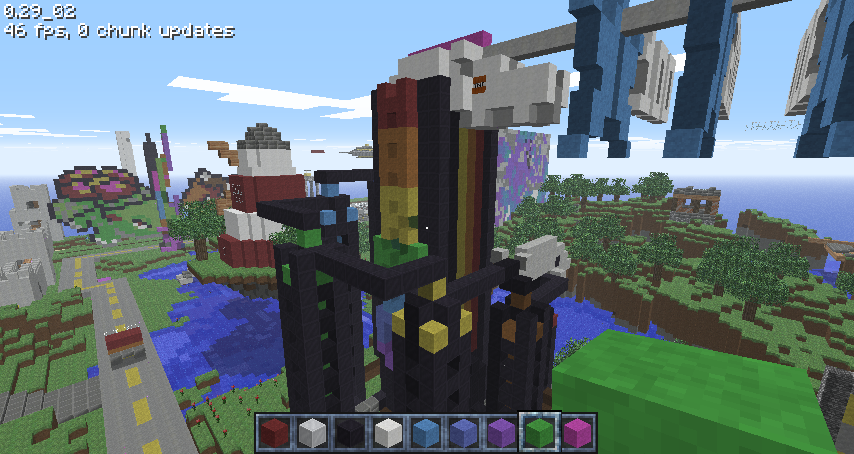
Task: Switch to the indigo blue wool slot
Action: point(462,433)
